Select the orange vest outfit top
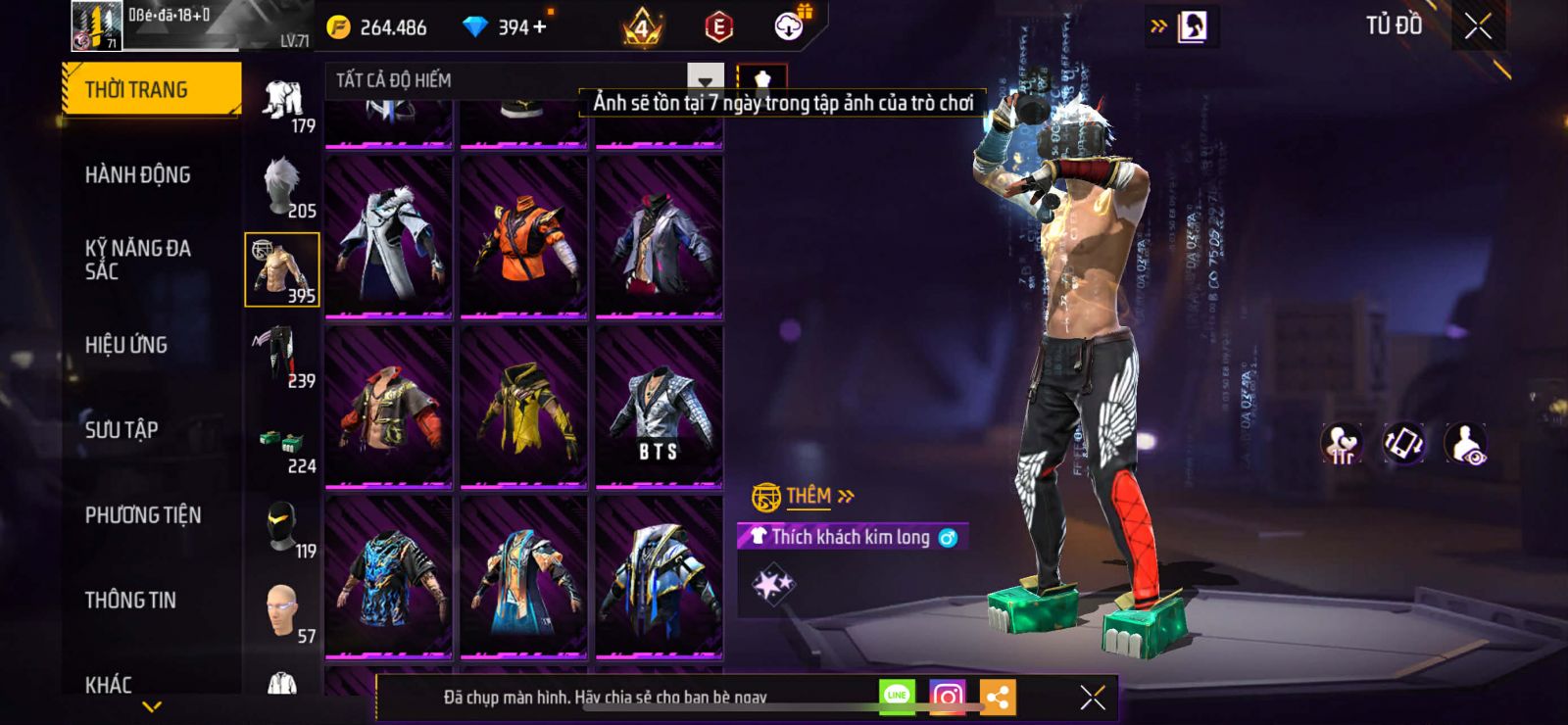 click(x=523, y=237)
